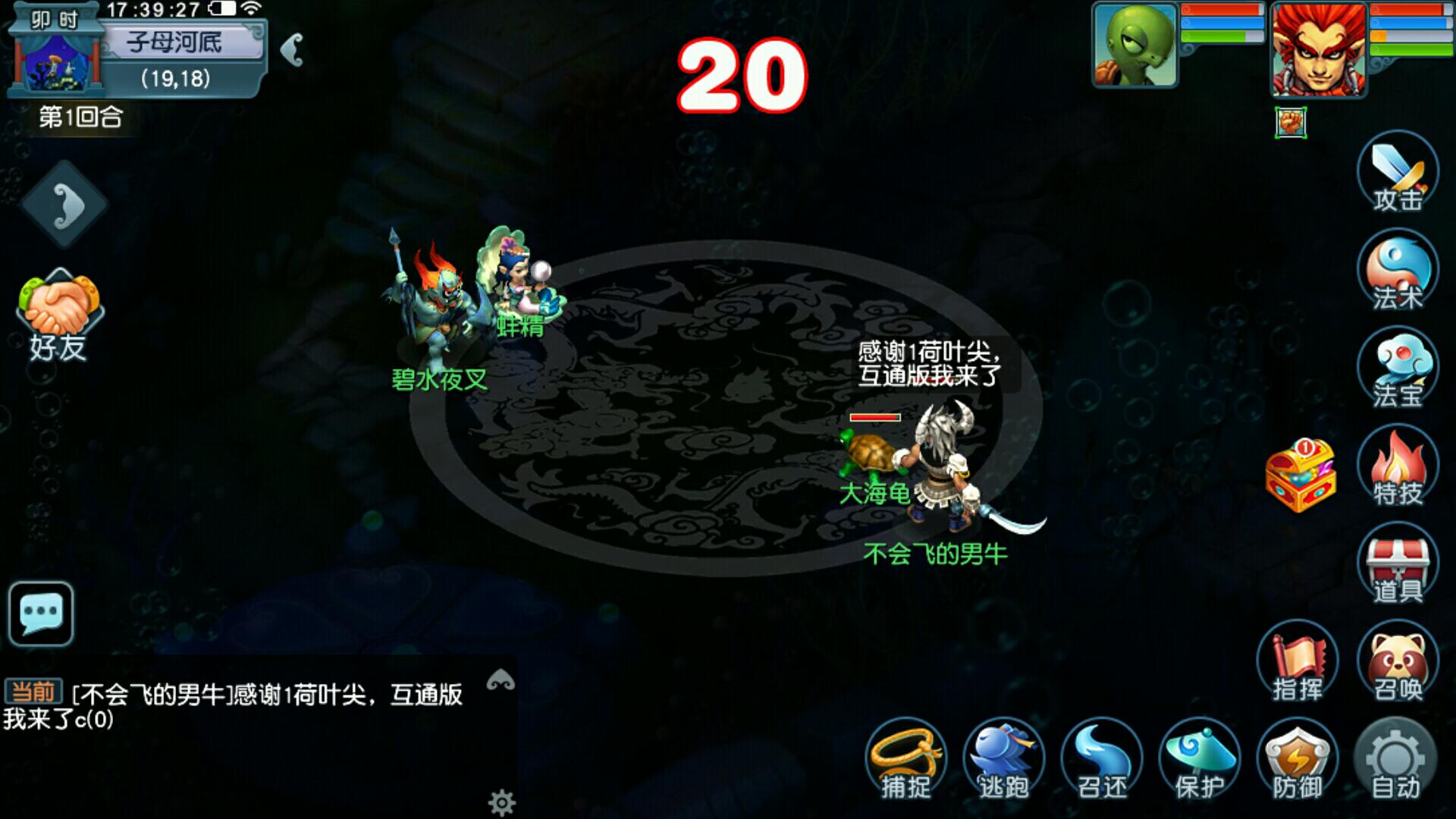Open chat settings gear icon
This screenshot has width=1456, height=819.
(x=501, y=802)
